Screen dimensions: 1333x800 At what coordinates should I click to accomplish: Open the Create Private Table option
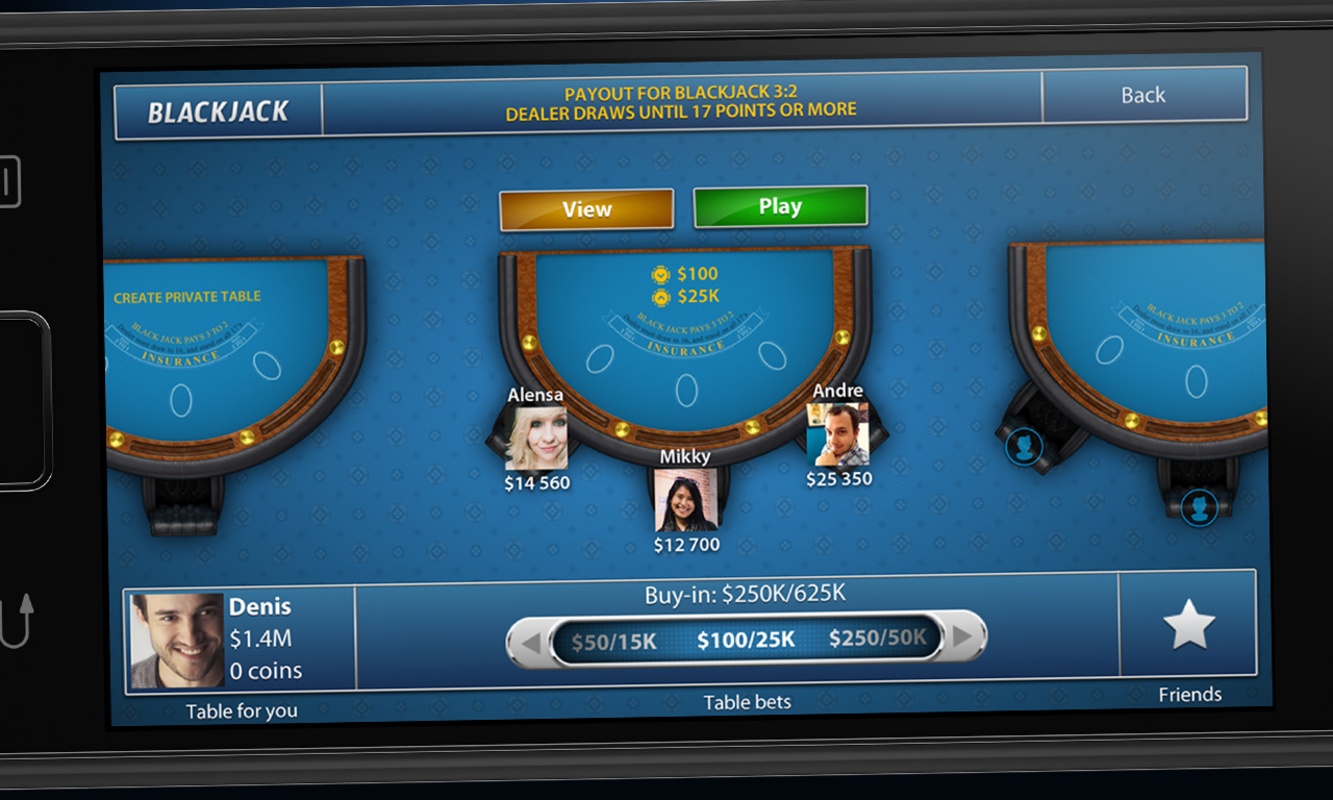click(187, 297)
